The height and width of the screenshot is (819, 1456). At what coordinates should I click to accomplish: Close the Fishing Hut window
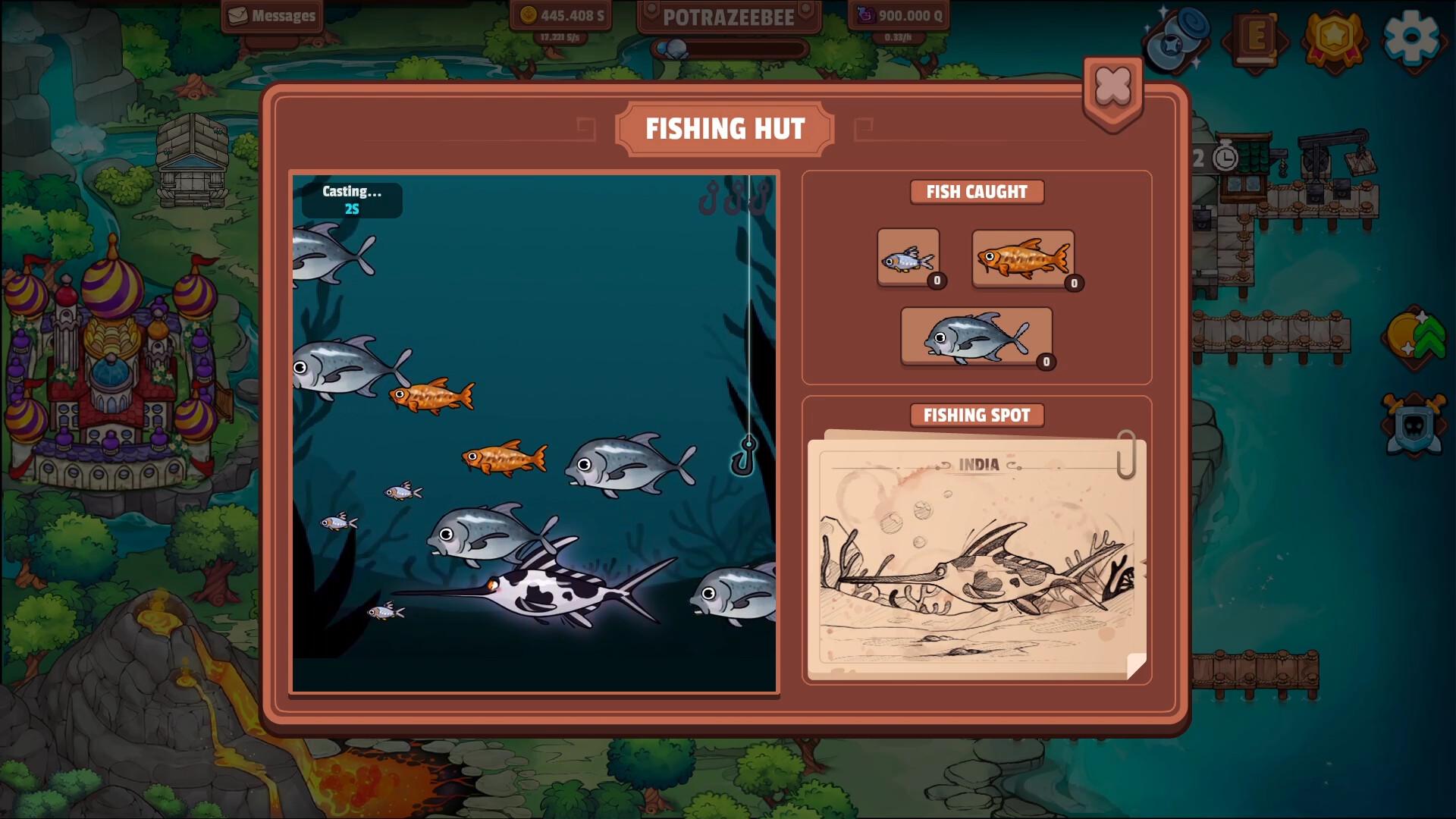(x=1111, y=86)
